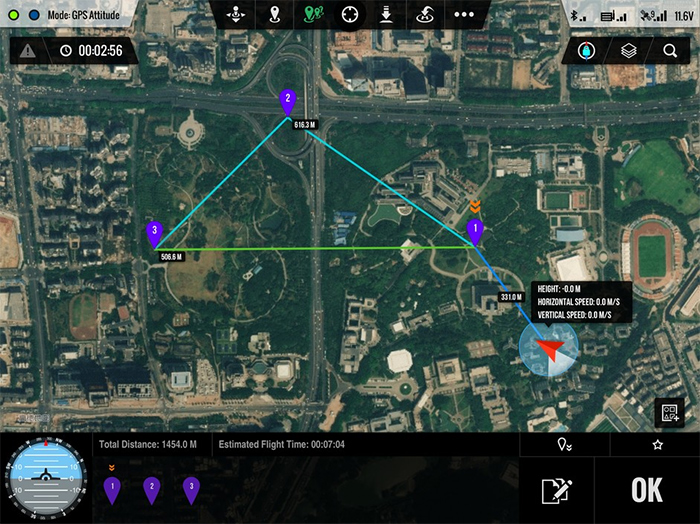
Task: Open the waypoint pin dropdown above the edit button
Action: pos(565,444)
